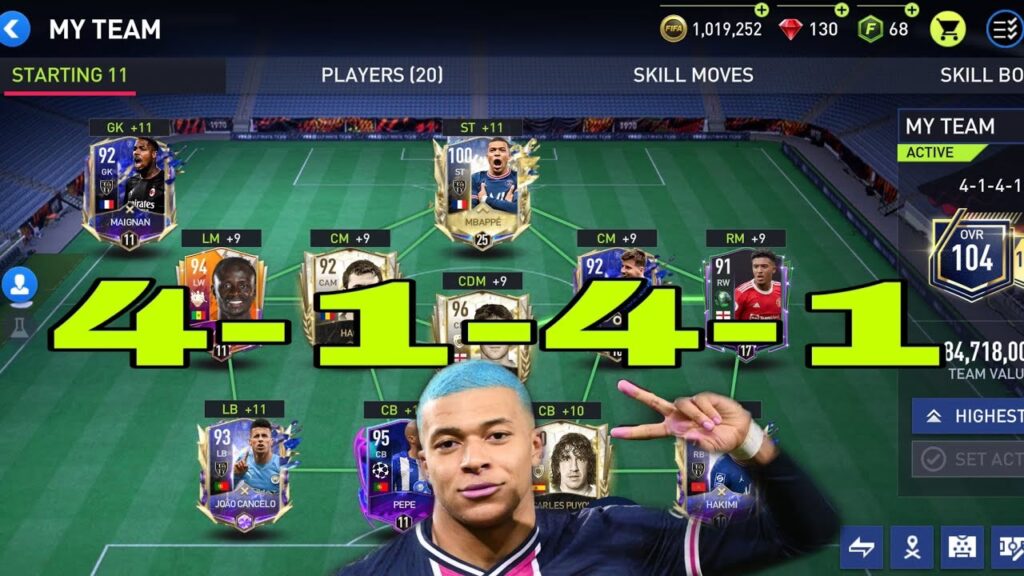The image size is (1024, 576).
Task: Pick the Pepe centre back card
Action: (392, 470)
